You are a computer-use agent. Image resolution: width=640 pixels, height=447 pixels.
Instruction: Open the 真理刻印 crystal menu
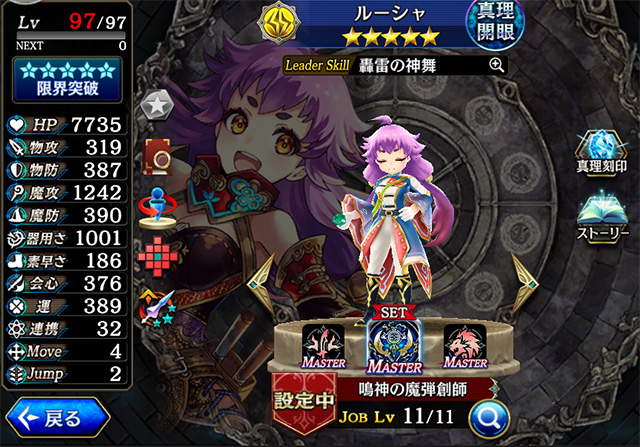(603, 149)
